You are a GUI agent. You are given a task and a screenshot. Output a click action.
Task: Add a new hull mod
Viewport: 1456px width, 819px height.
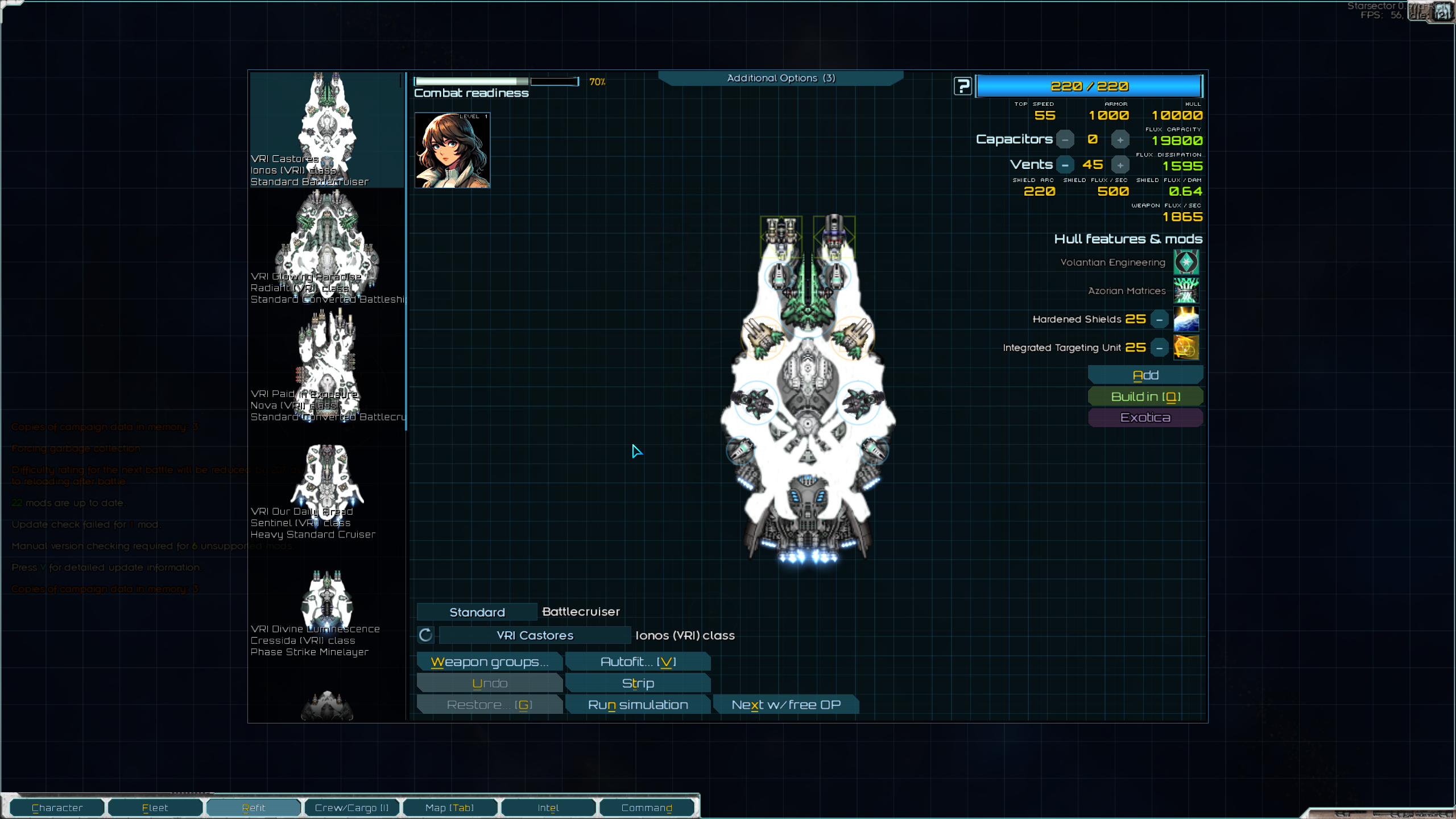pos(1145,375)
